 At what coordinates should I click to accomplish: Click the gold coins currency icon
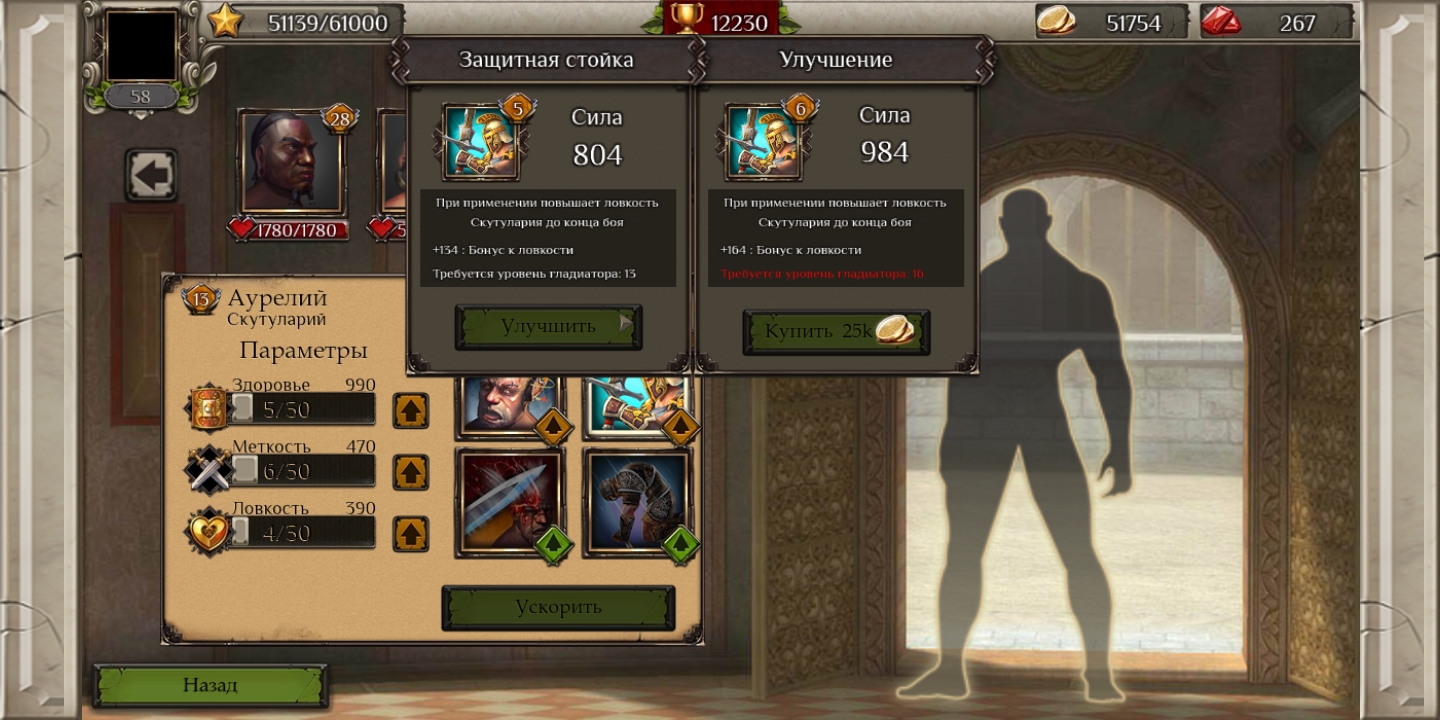[1056, 21]
